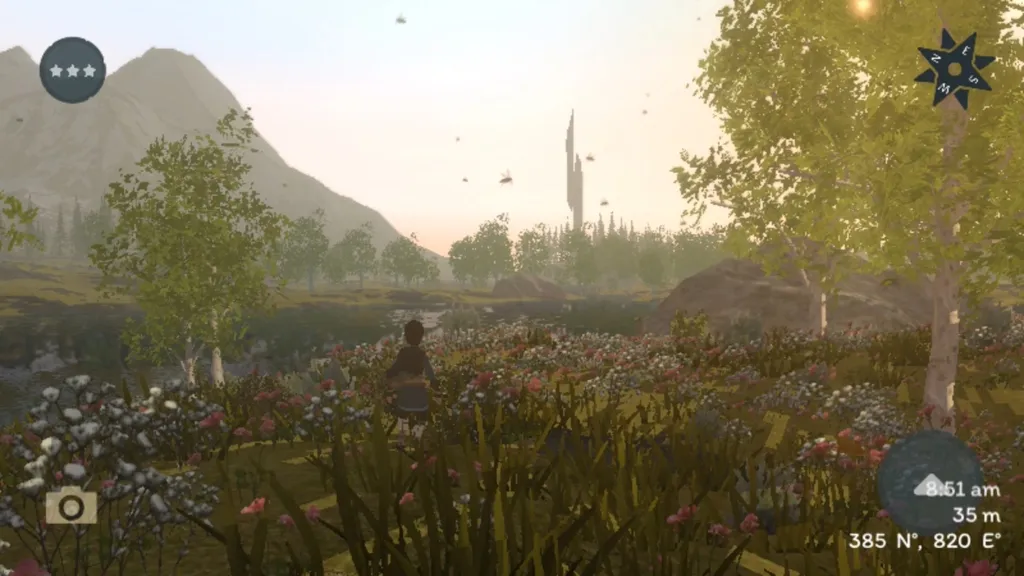Tap the camera photo icon

(71, 506)
